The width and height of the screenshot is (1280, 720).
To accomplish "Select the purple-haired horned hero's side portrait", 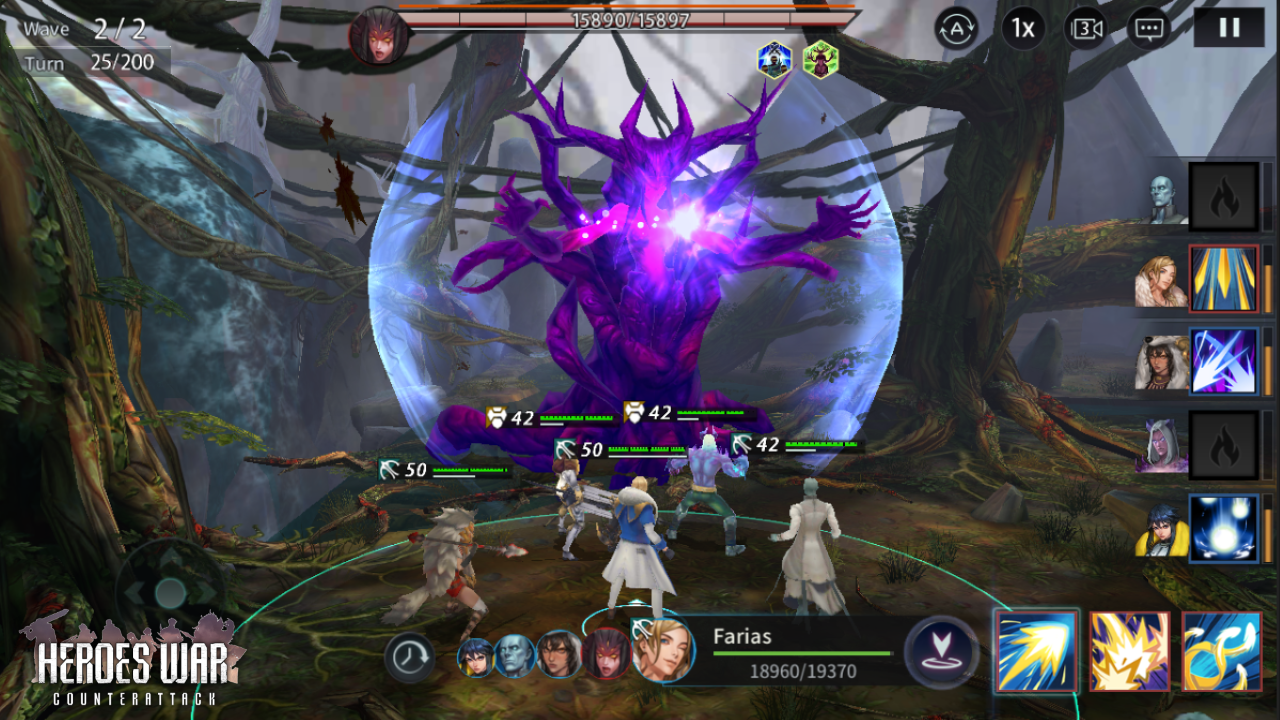I will click(1161, 446).
